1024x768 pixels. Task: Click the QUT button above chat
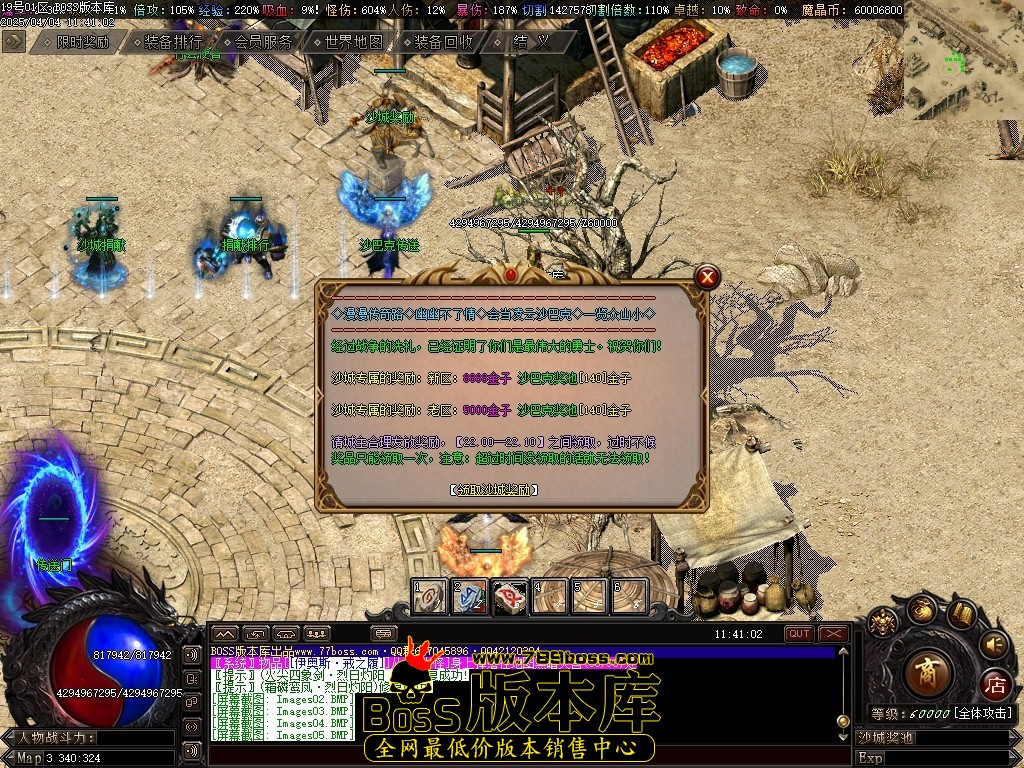coord(799,634)
